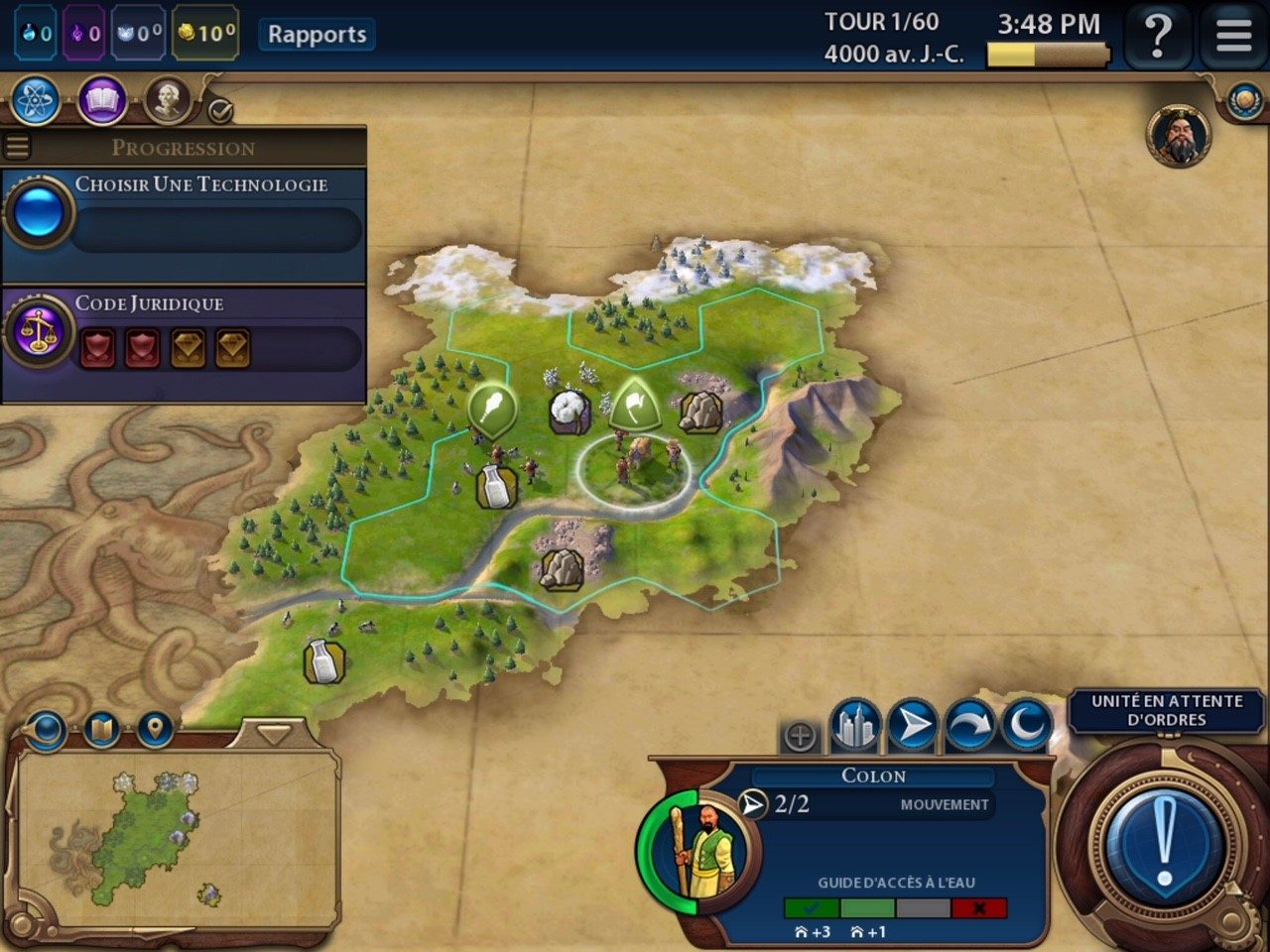Open the minimap map pin options

click(154, 731)
